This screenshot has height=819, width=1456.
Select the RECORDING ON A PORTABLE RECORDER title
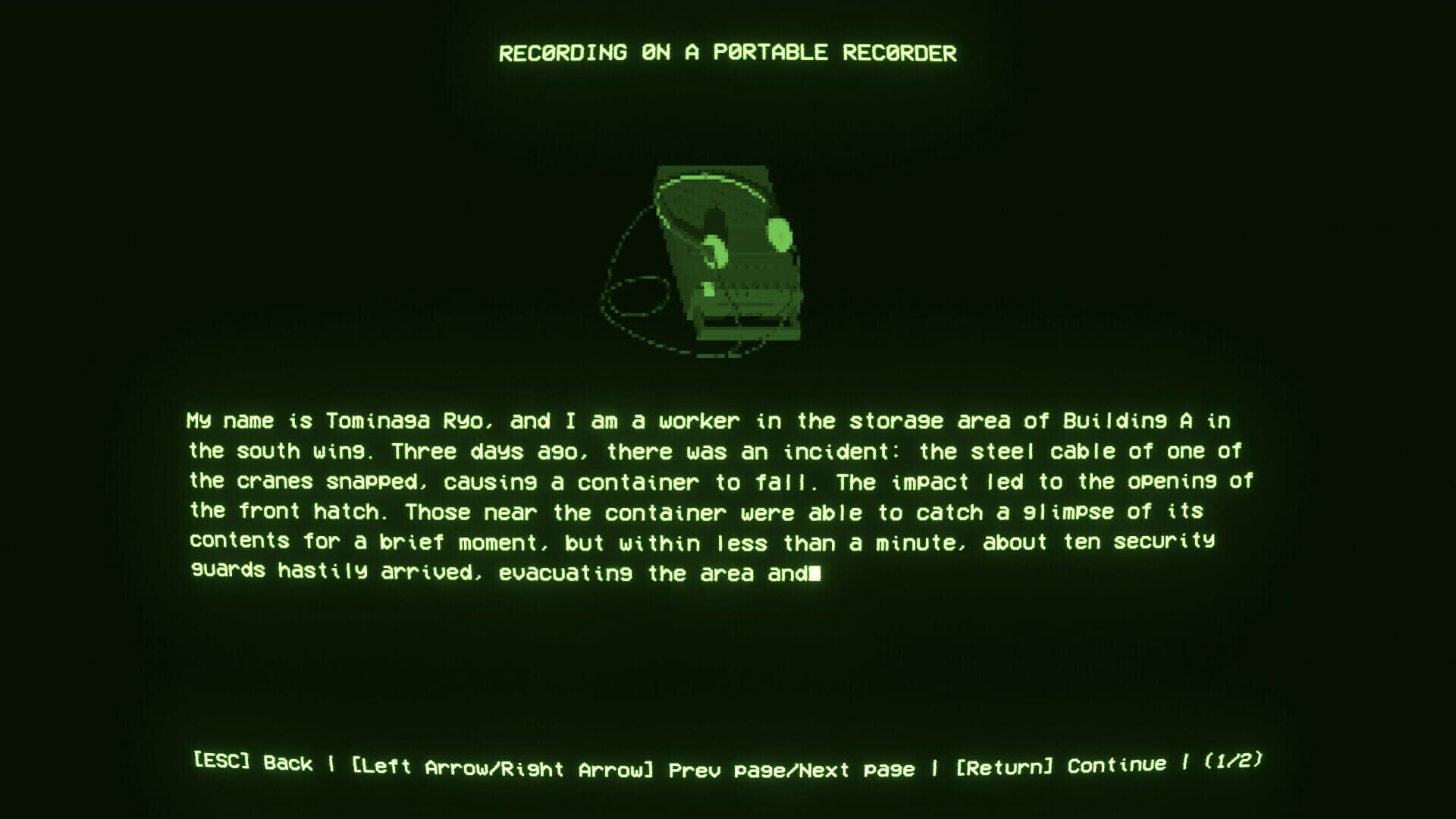[727, 53]
